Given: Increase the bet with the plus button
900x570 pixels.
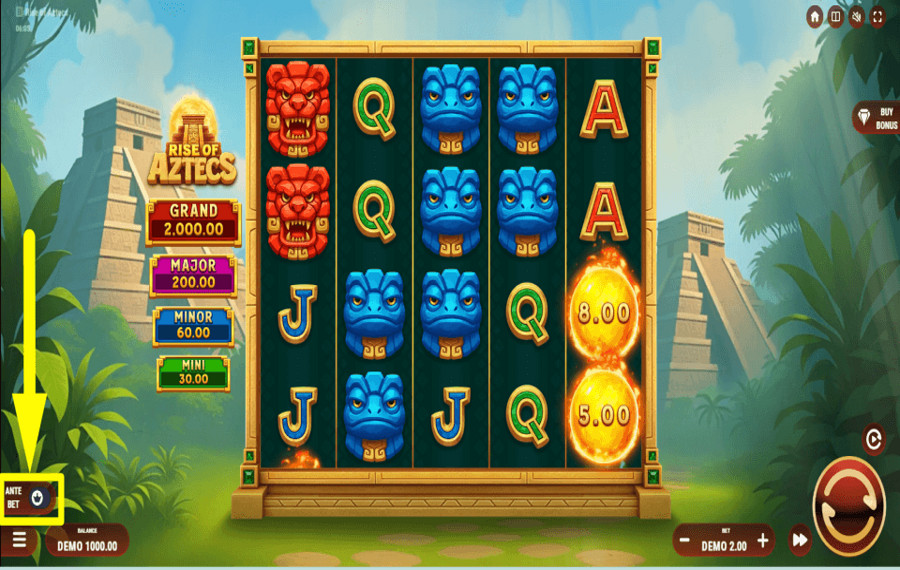Looking at the screenshot, I should [x=763, y=540].
